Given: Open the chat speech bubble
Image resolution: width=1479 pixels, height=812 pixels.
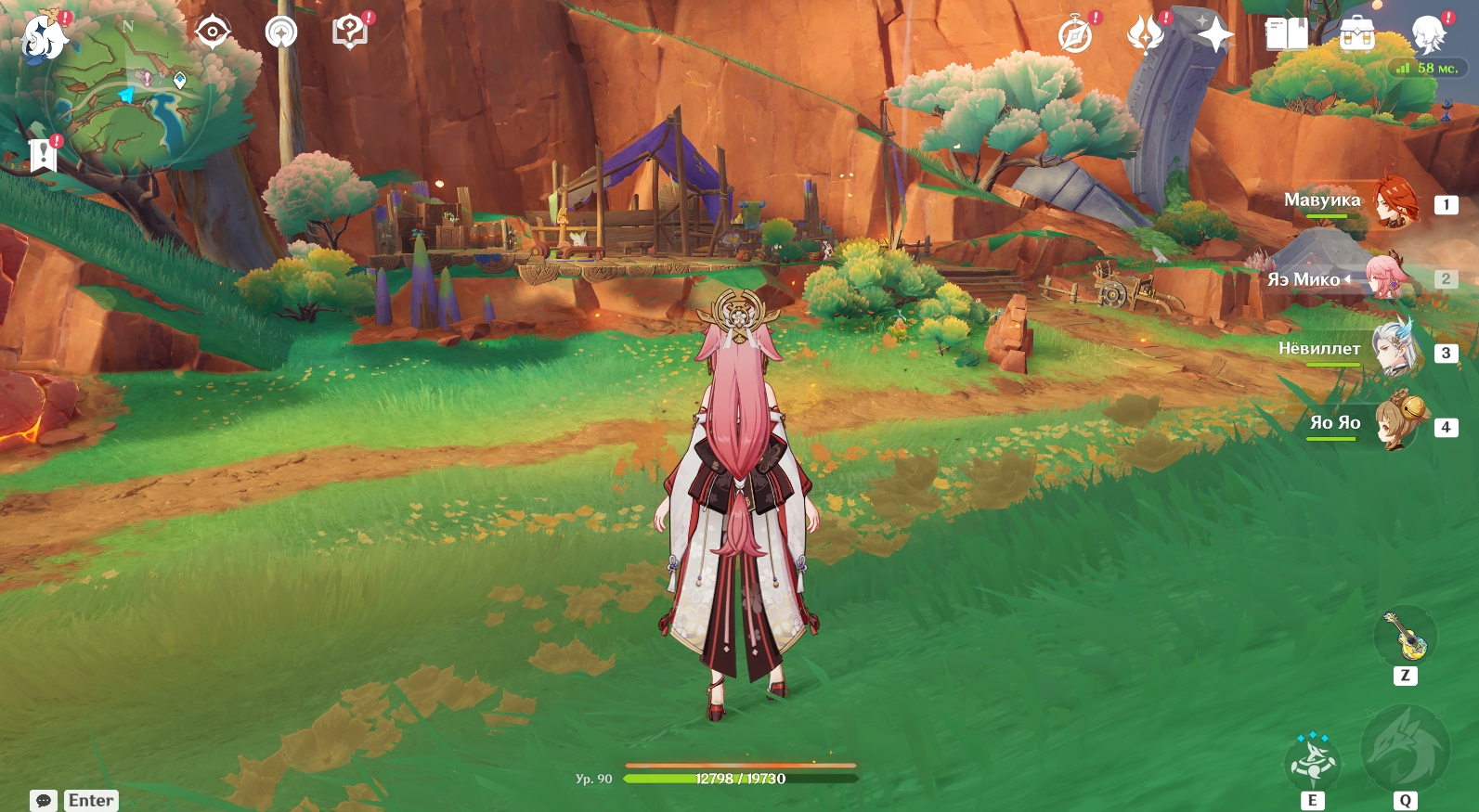Looking at the screenshot, I should 44,800.
